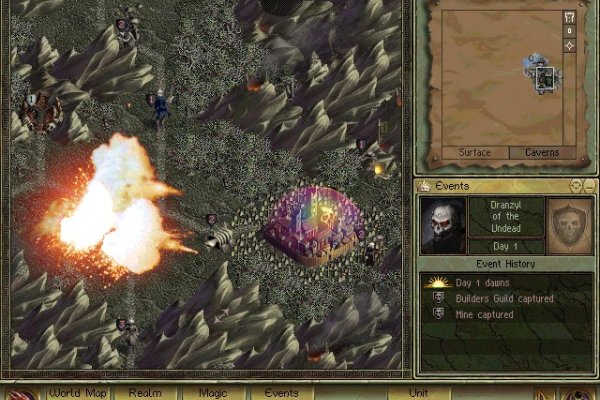The image size is (600, 400).
Task: Open the World Map menu
Action: coord(77,393)
